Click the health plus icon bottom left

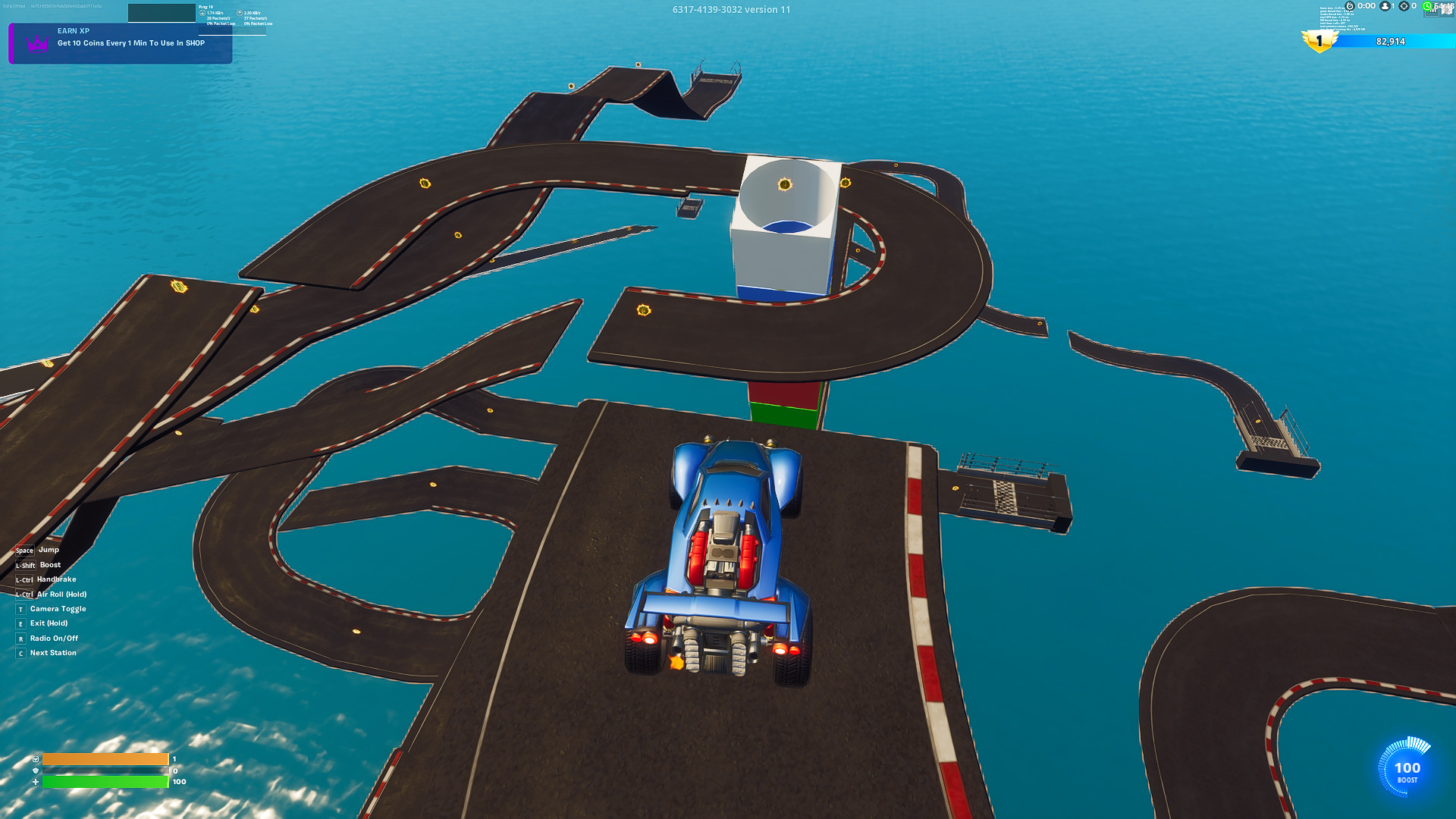point(35,780)
